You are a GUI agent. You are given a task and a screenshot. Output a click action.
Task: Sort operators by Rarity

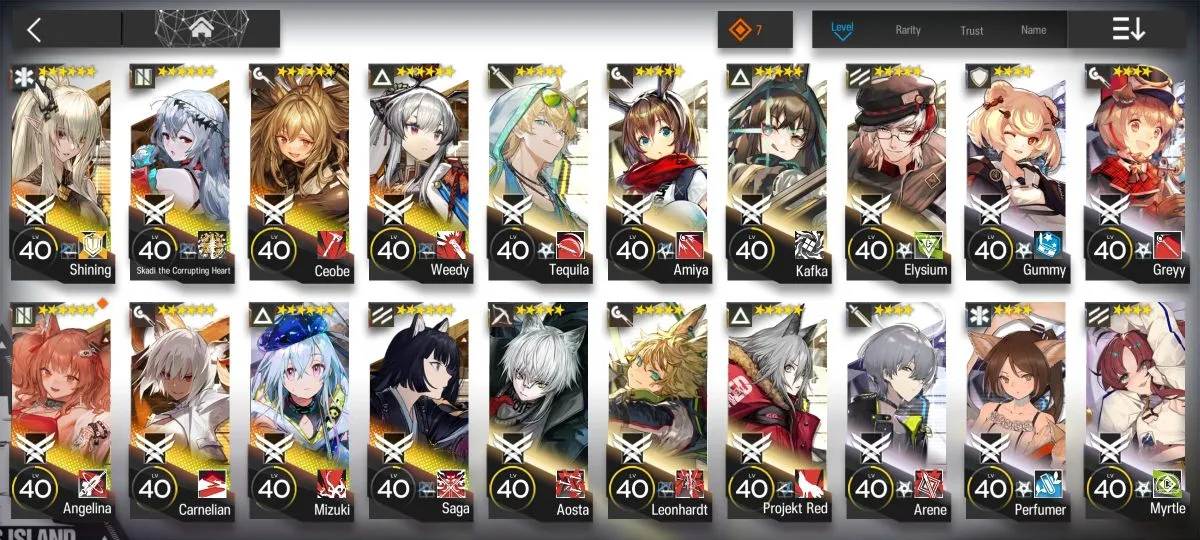(908, 30)
